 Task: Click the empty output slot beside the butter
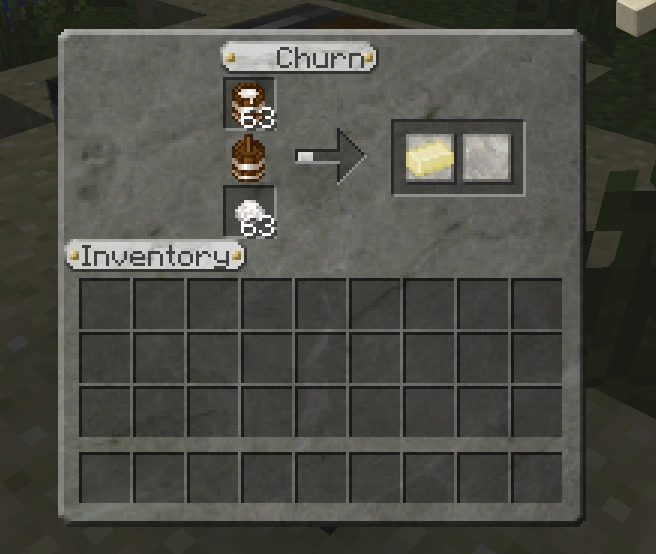[487, 158]
